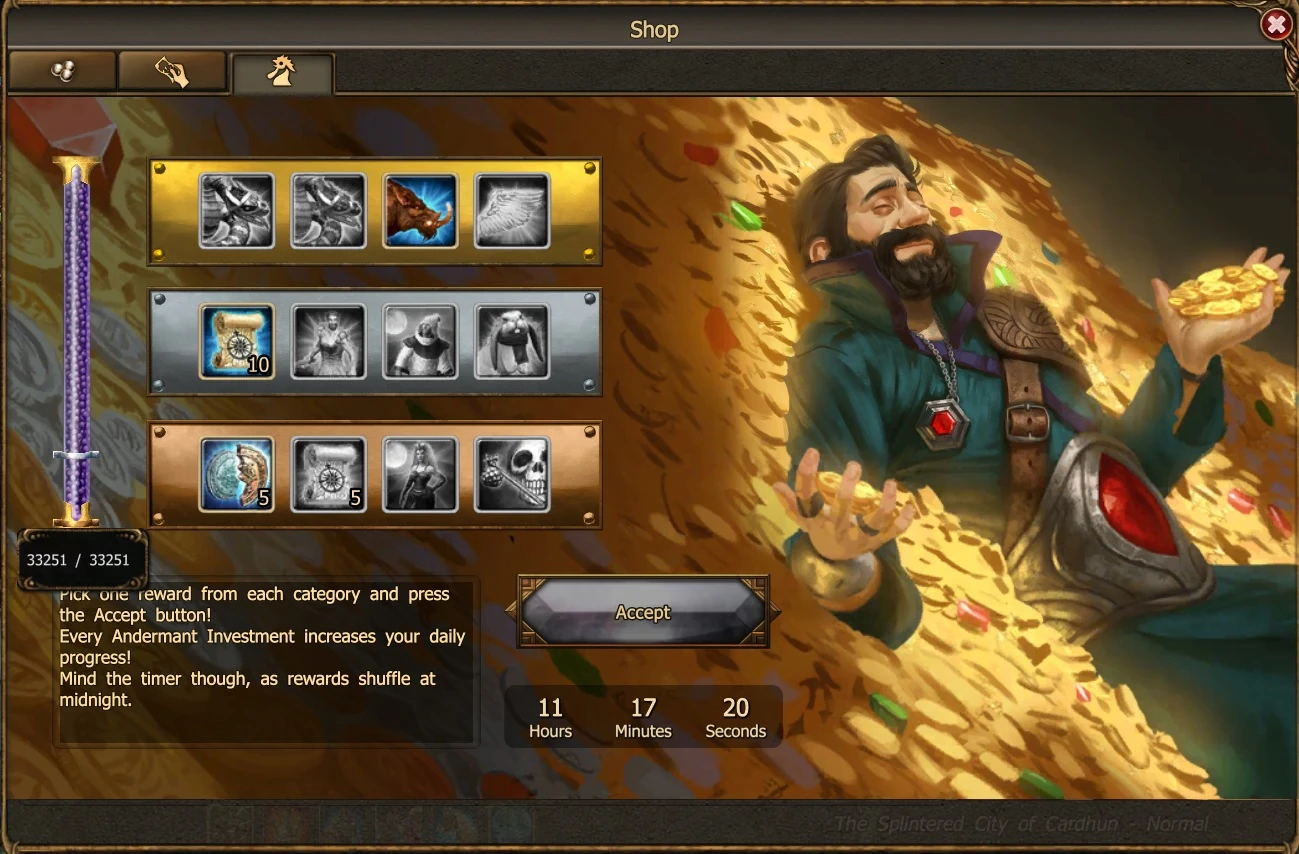The height and width of the screenshot is (854, 1299).
Task: Select the angel wings reward icon
Action: [511, 211]
